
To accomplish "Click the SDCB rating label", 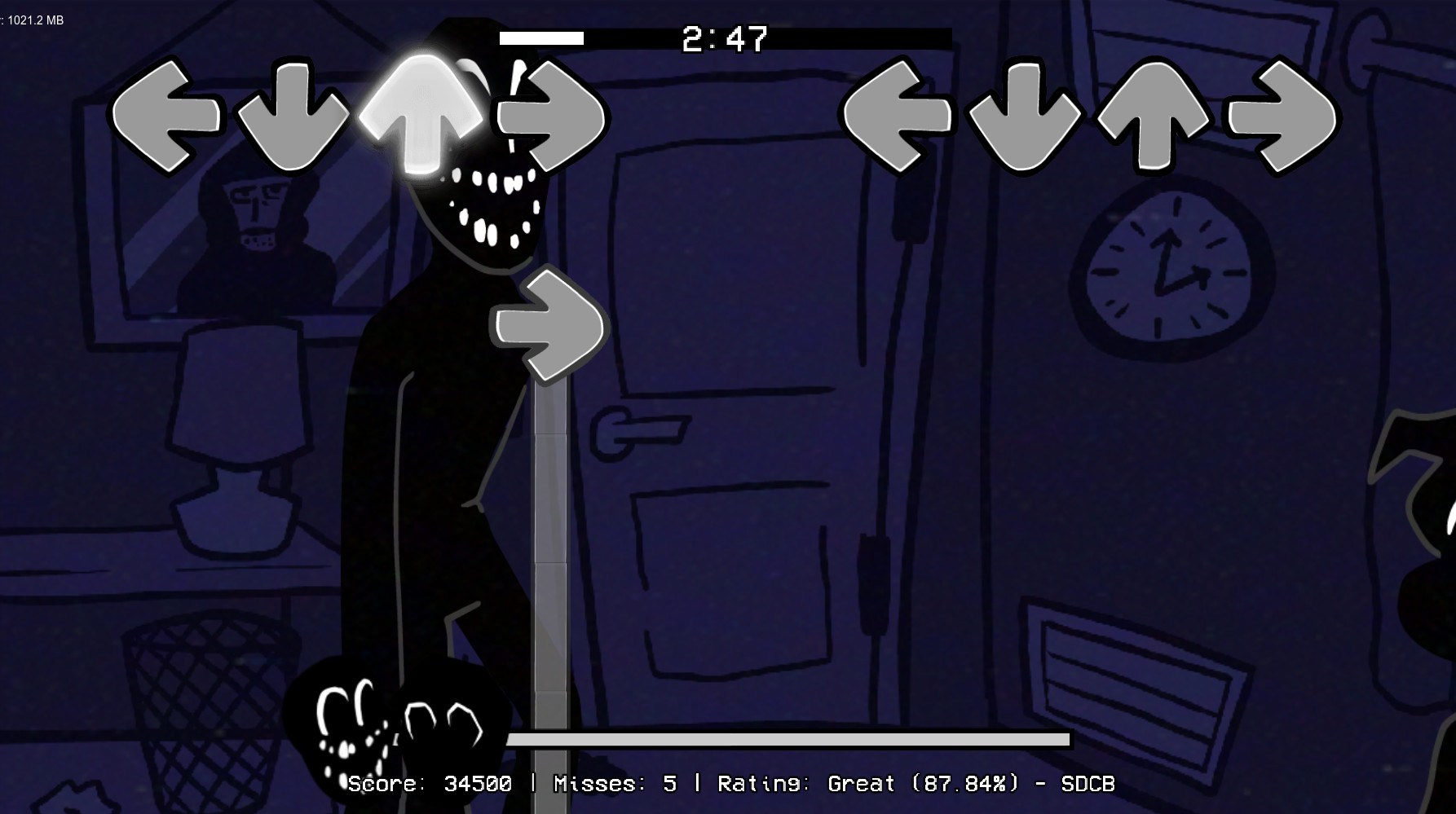I will click(1089, 783).
